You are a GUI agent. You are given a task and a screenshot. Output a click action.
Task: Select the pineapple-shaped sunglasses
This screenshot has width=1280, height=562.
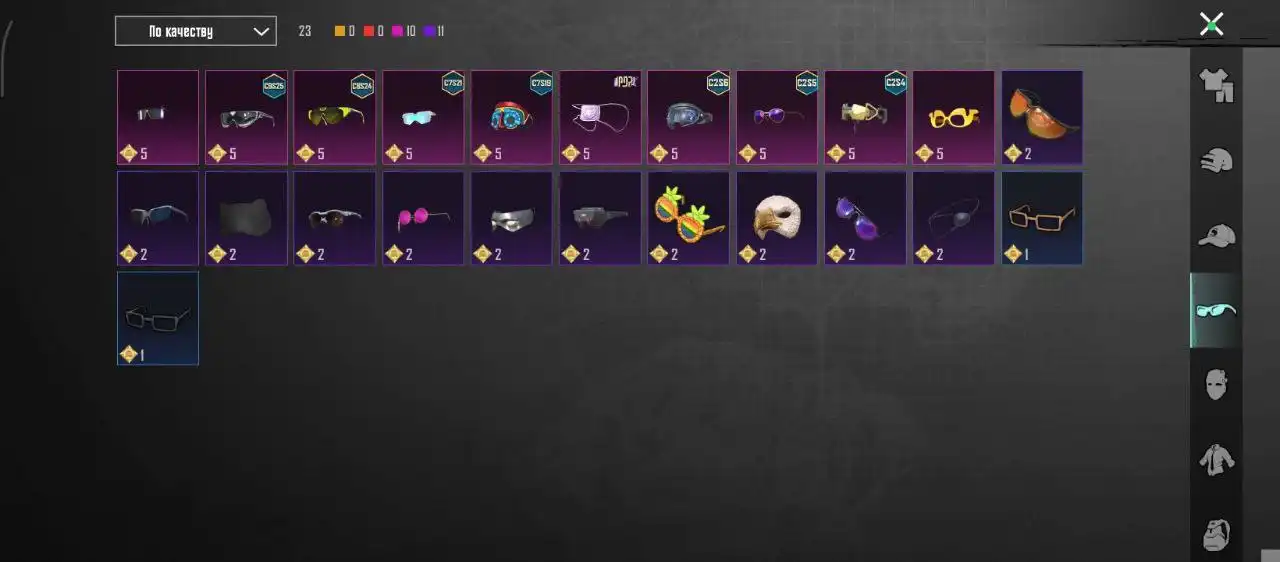[688, 218]
